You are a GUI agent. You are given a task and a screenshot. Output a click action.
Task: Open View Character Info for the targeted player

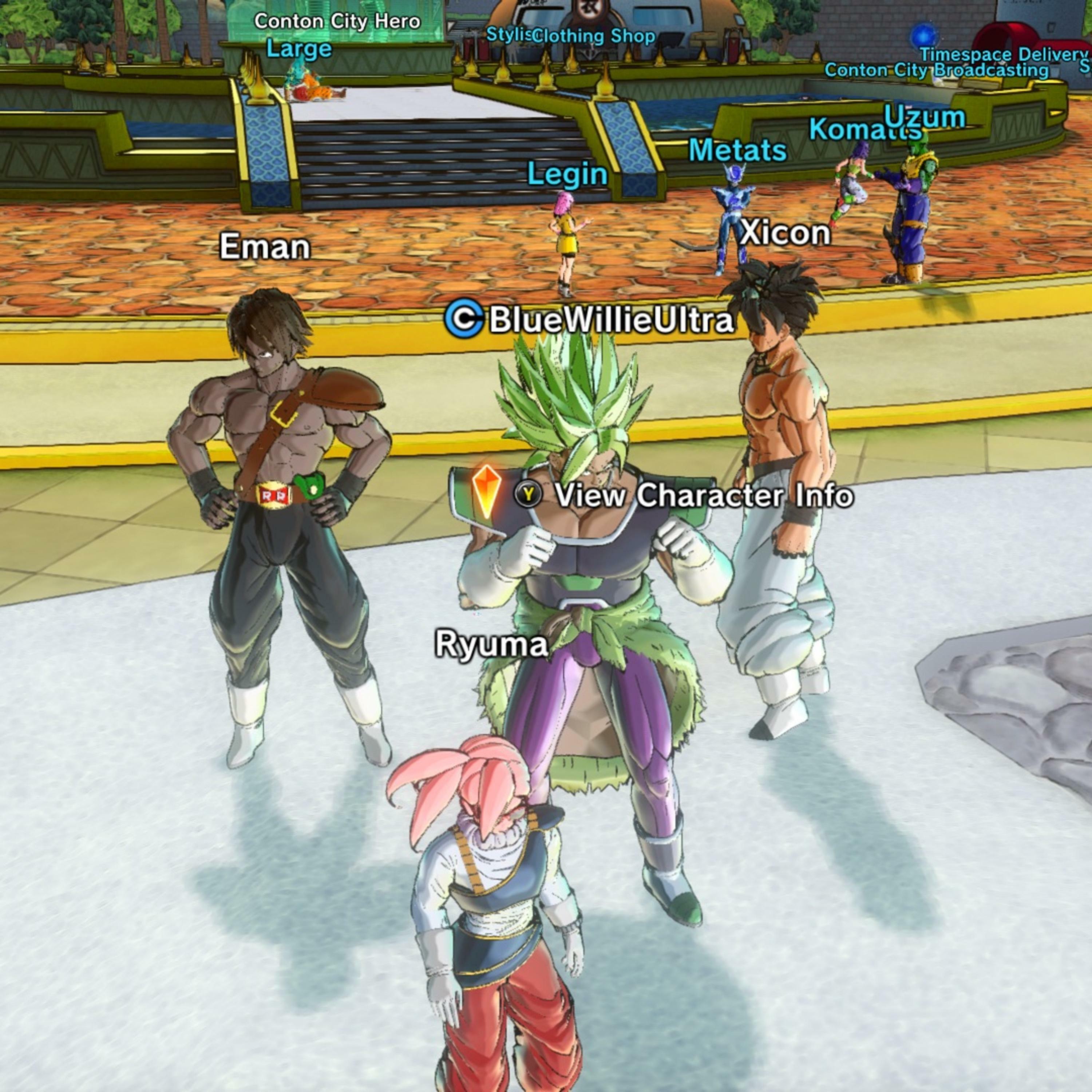pos(684,495)
